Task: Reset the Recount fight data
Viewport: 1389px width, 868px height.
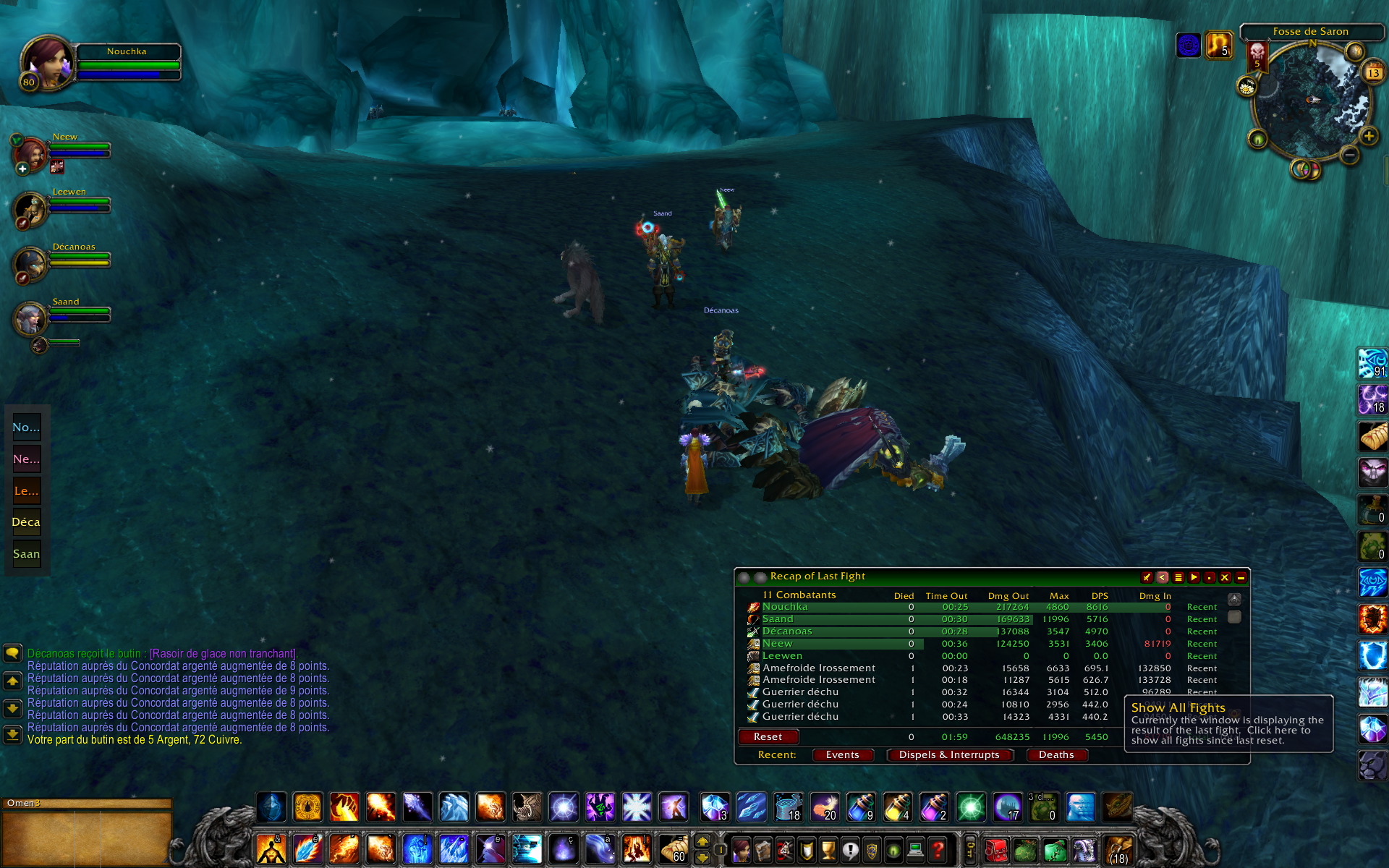Action: 768,736
